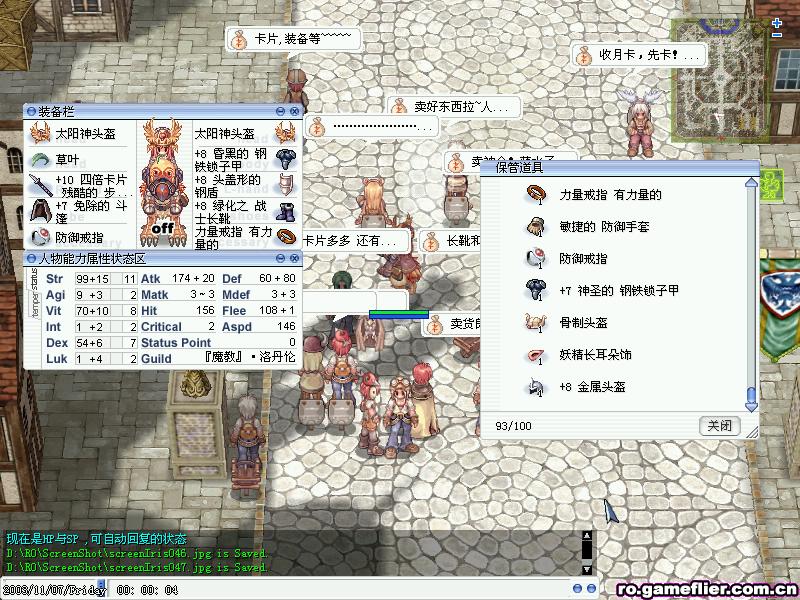Minimize the 装备栏 equipment window

[281, 111]
